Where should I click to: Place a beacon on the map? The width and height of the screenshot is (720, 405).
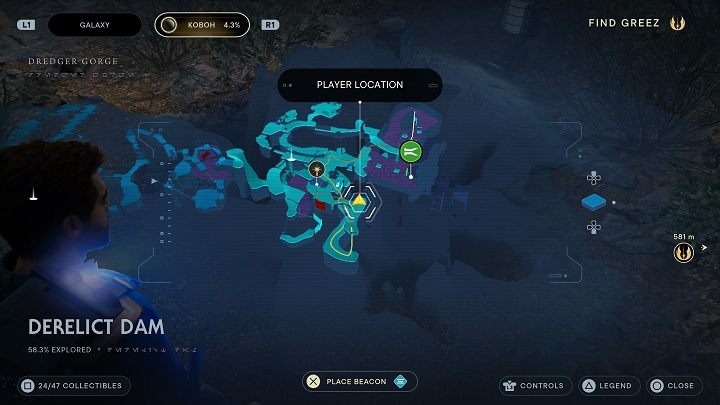click(x=360, y=381)
